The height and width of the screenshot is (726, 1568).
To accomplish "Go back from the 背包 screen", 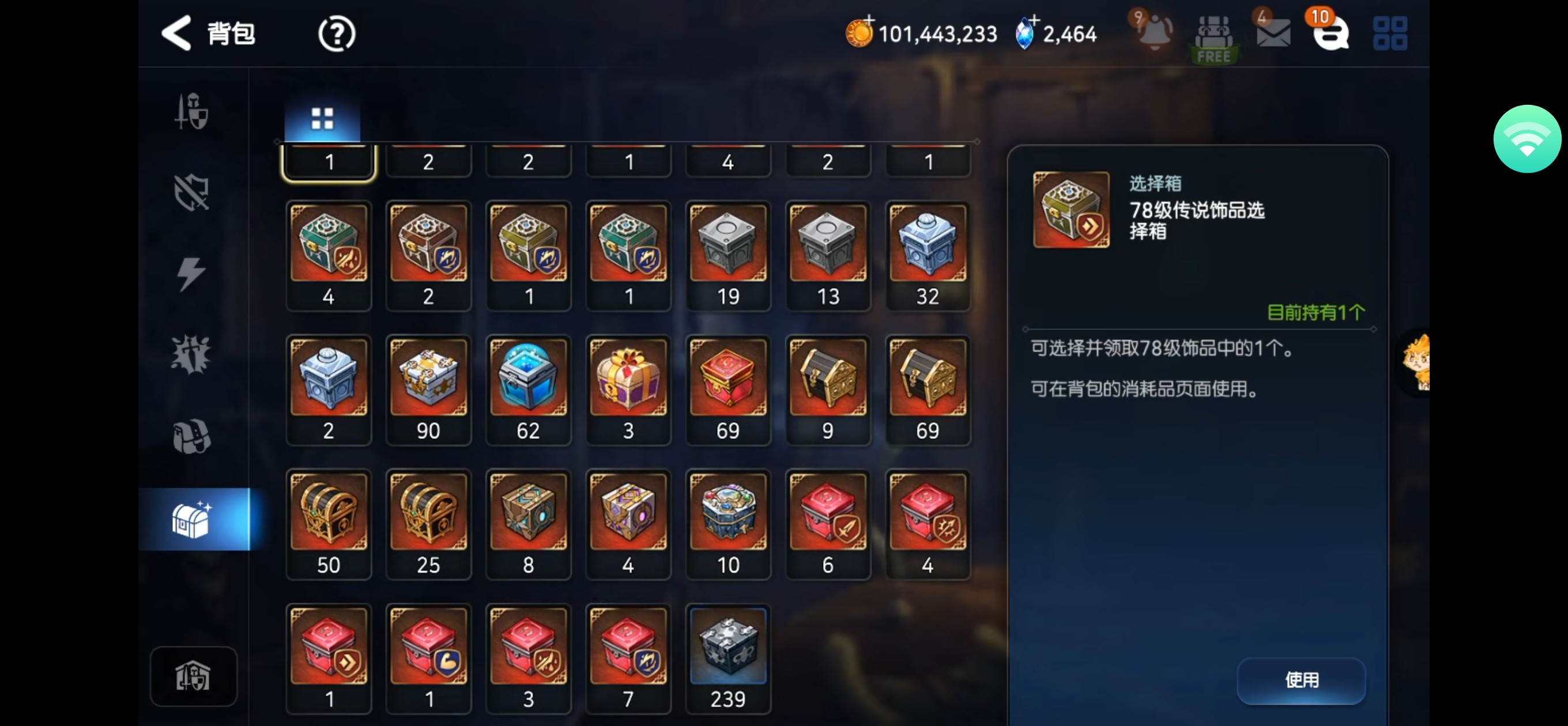I will pyautogui.click(x=177, y=33).
